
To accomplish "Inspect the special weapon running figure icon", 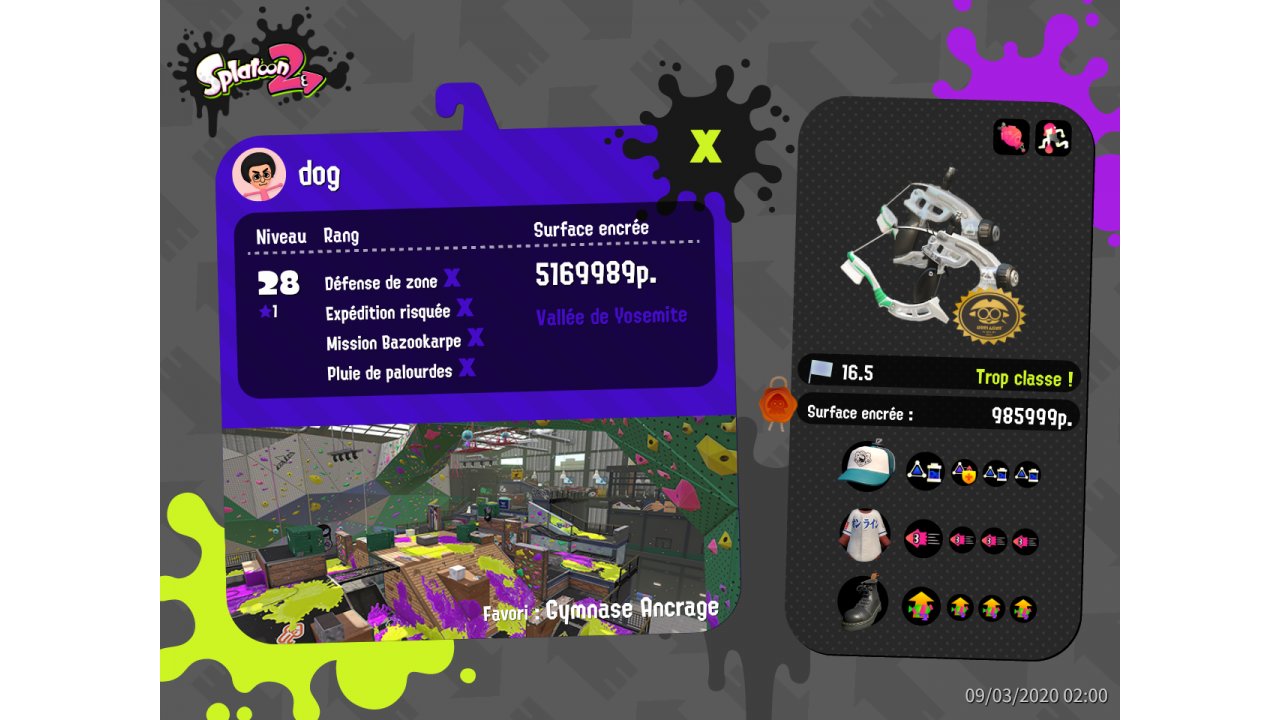I will [1053, 137].
